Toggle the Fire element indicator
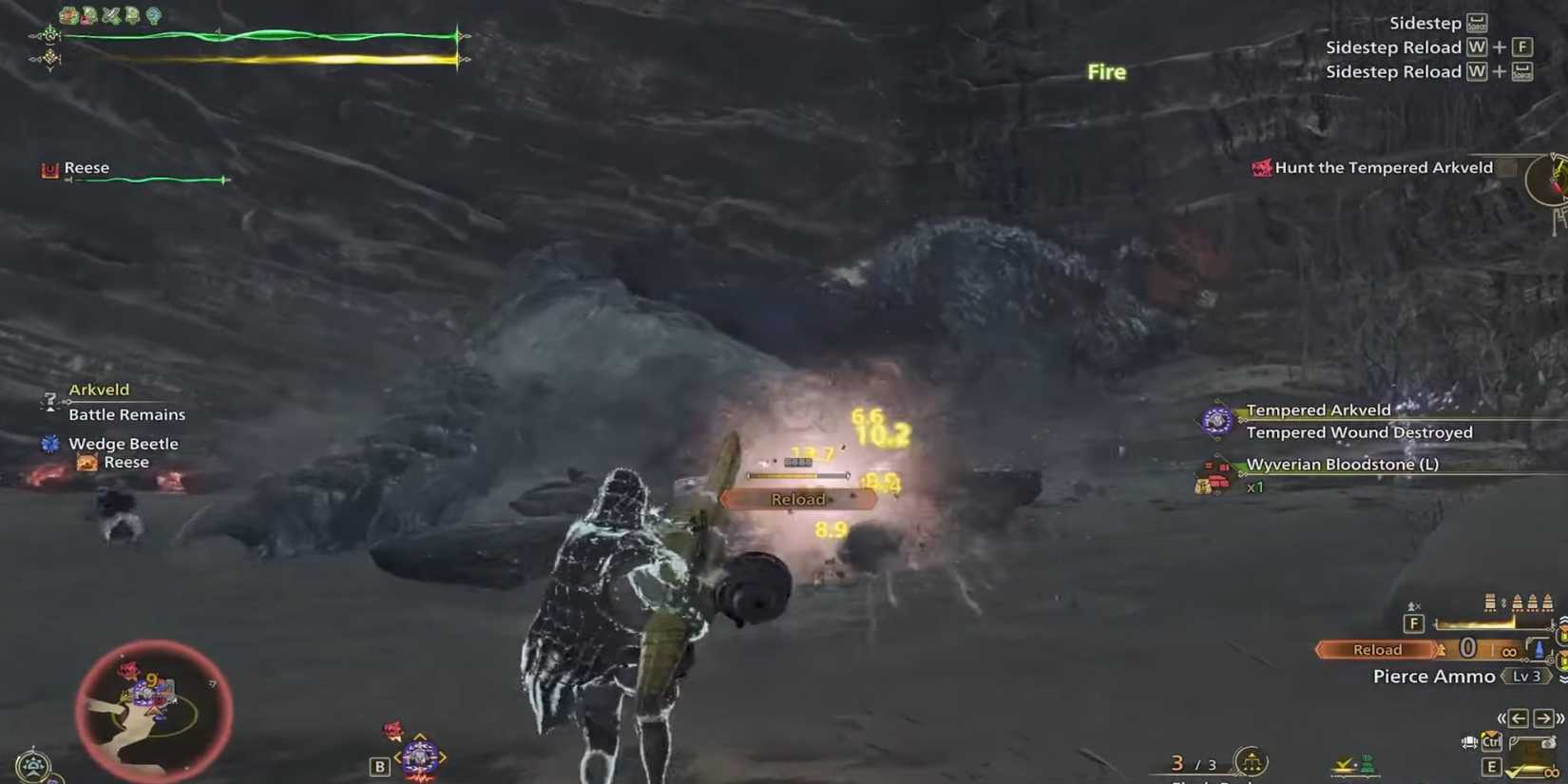 1105,71
